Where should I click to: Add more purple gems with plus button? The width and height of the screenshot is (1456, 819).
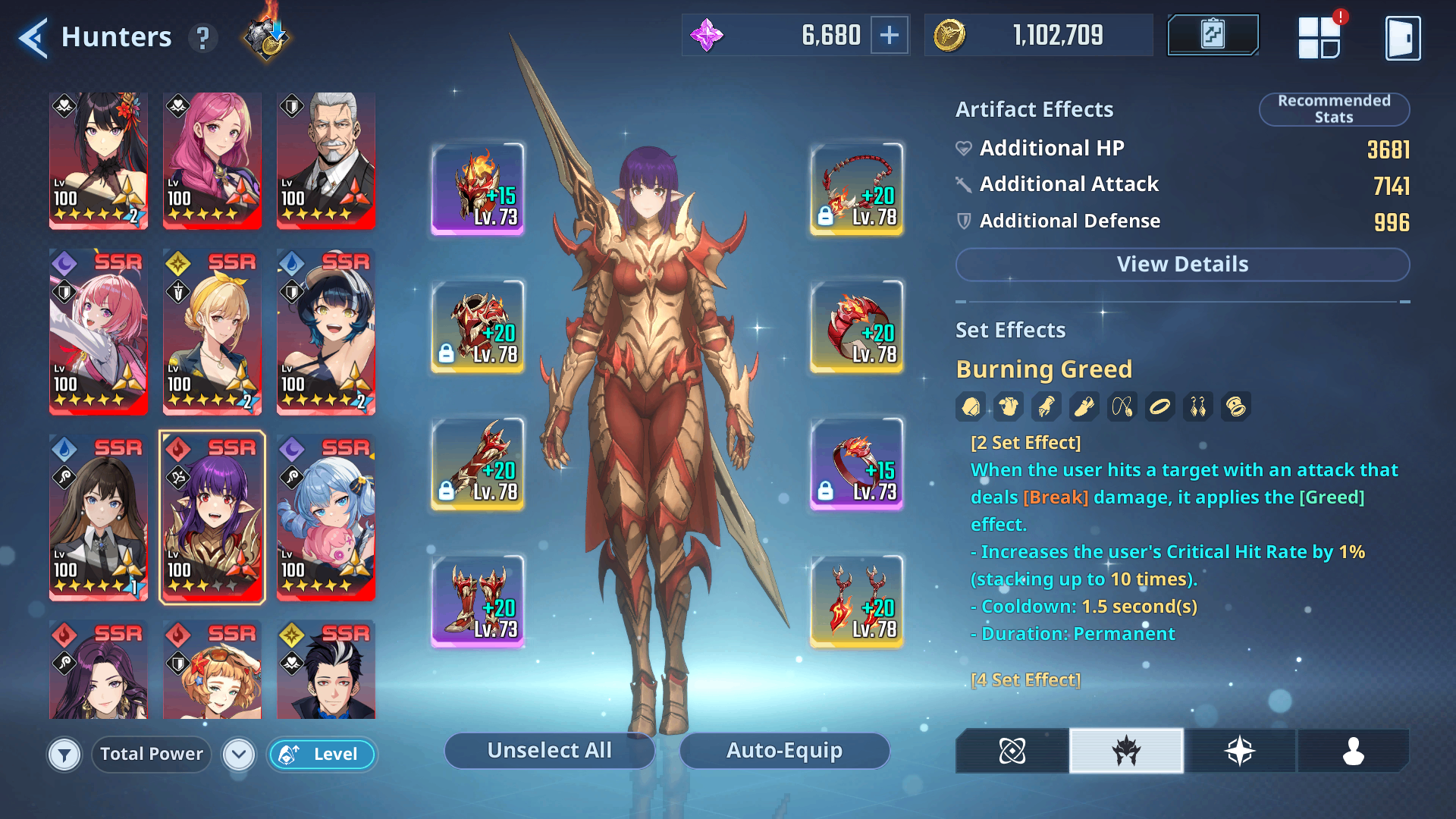point(889,35)
